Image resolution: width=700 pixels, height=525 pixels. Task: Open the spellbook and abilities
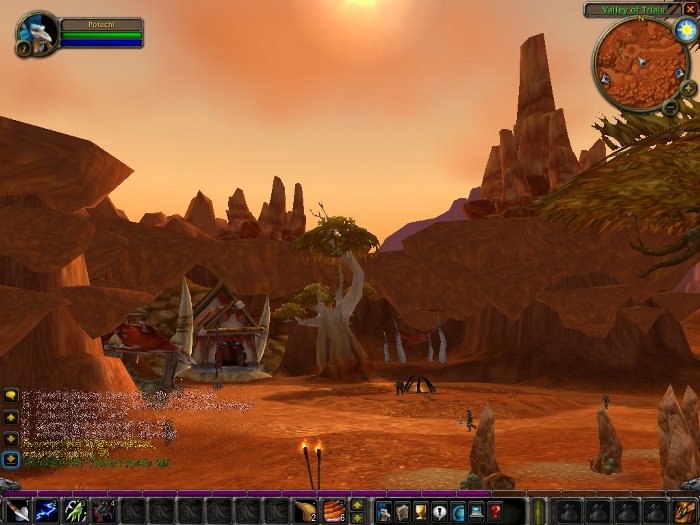402,511
